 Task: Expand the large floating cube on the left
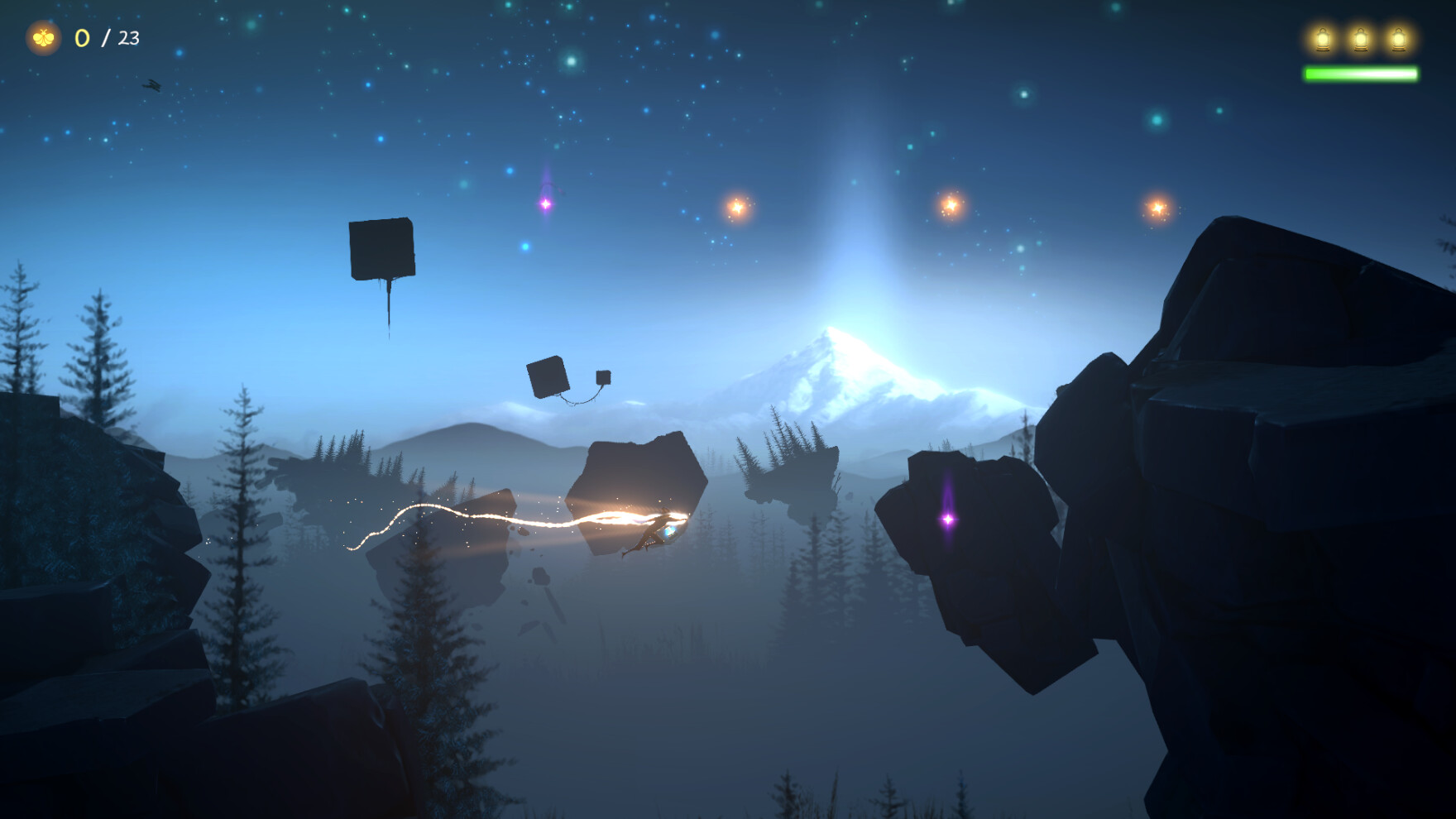pos(383,248)
